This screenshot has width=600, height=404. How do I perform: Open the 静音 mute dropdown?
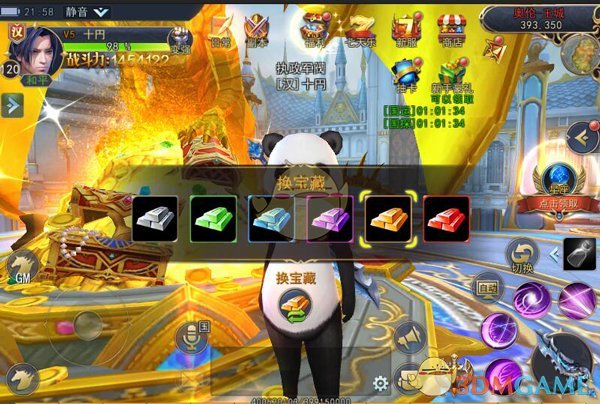(88, 12)
